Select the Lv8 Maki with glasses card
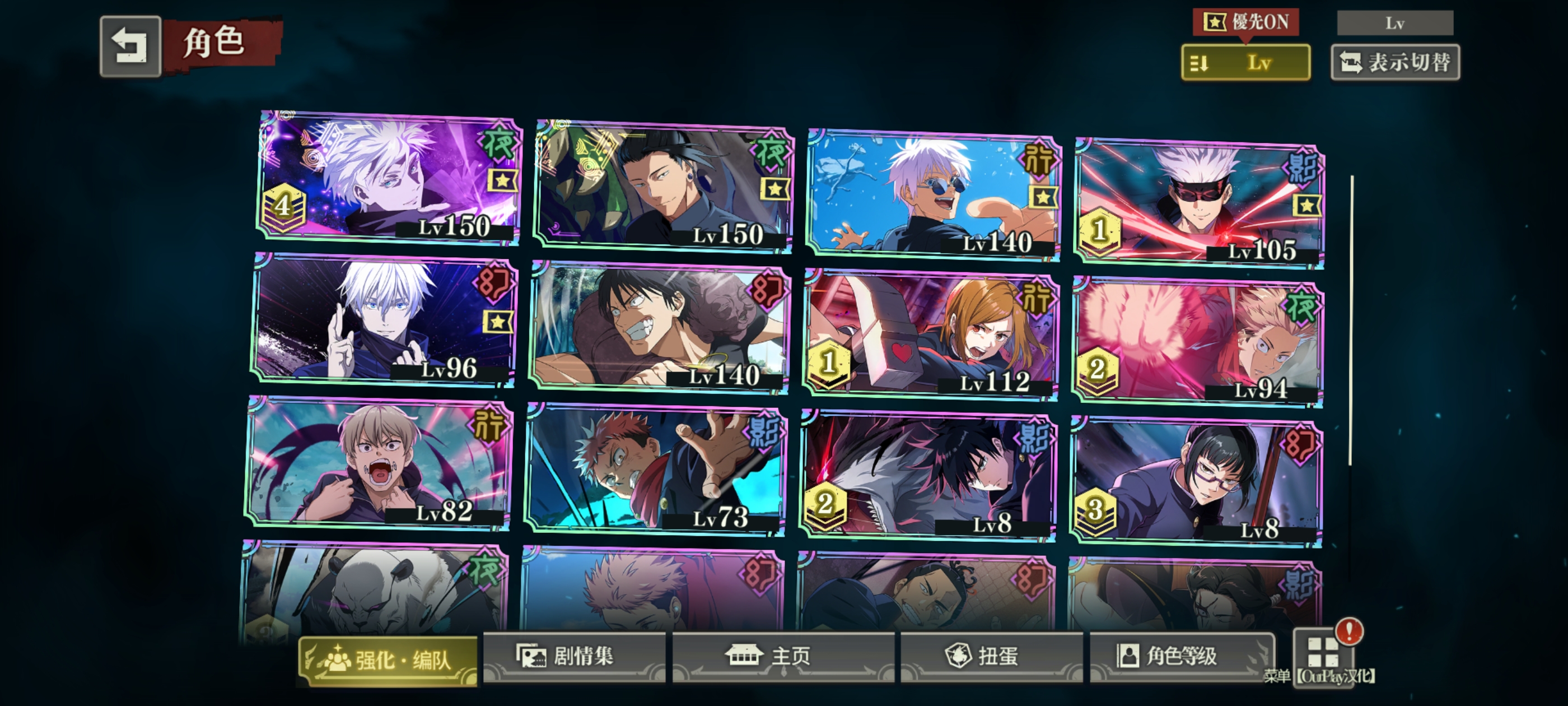 click(1196, 482)
